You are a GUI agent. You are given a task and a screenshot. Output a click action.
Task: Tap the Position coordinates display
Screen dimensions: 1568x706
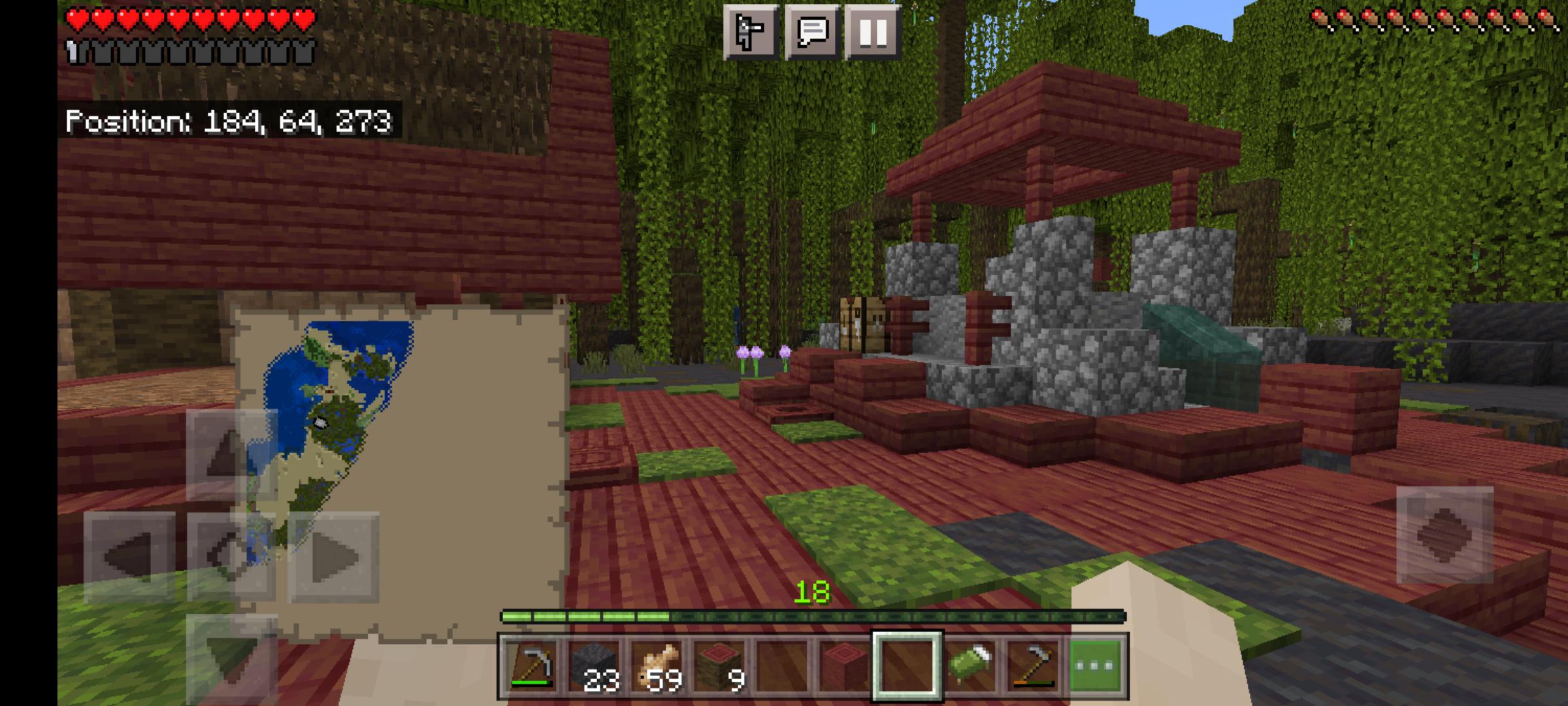pos(229,120)
